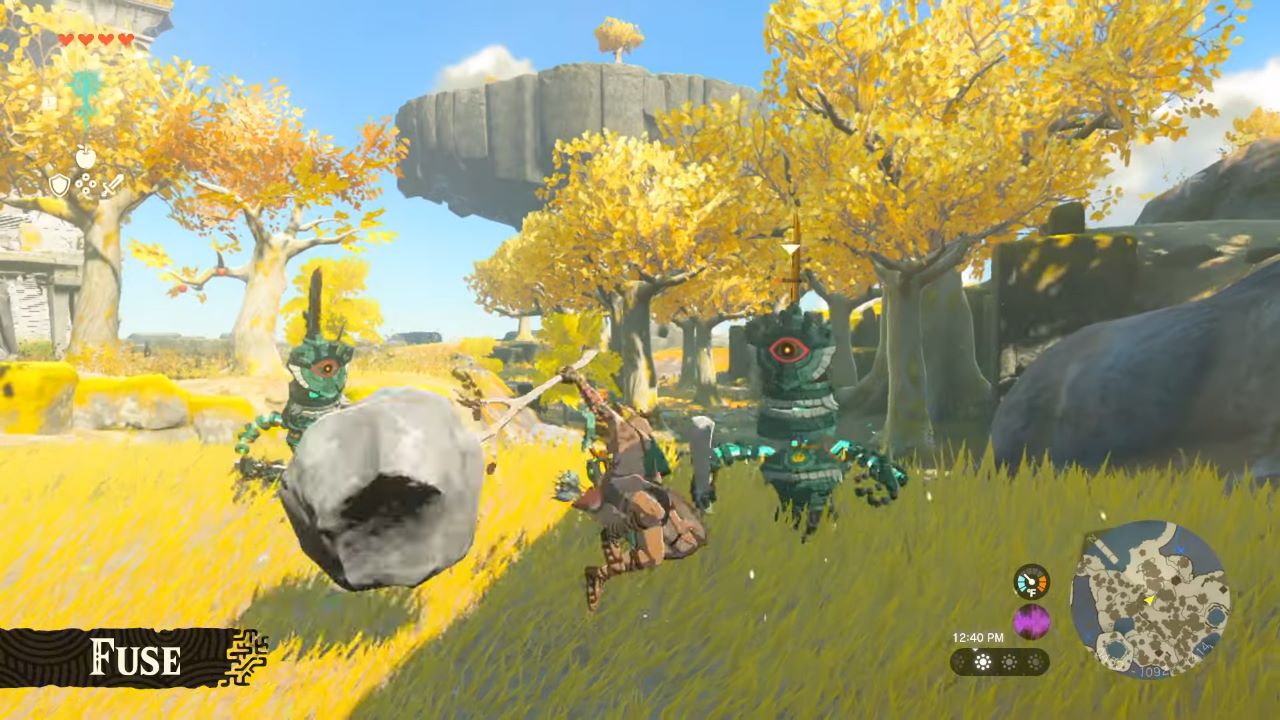Select the blue enemy marker on the minimap
Viewport: 1280px width, 720px height.
click(1179, 548)
